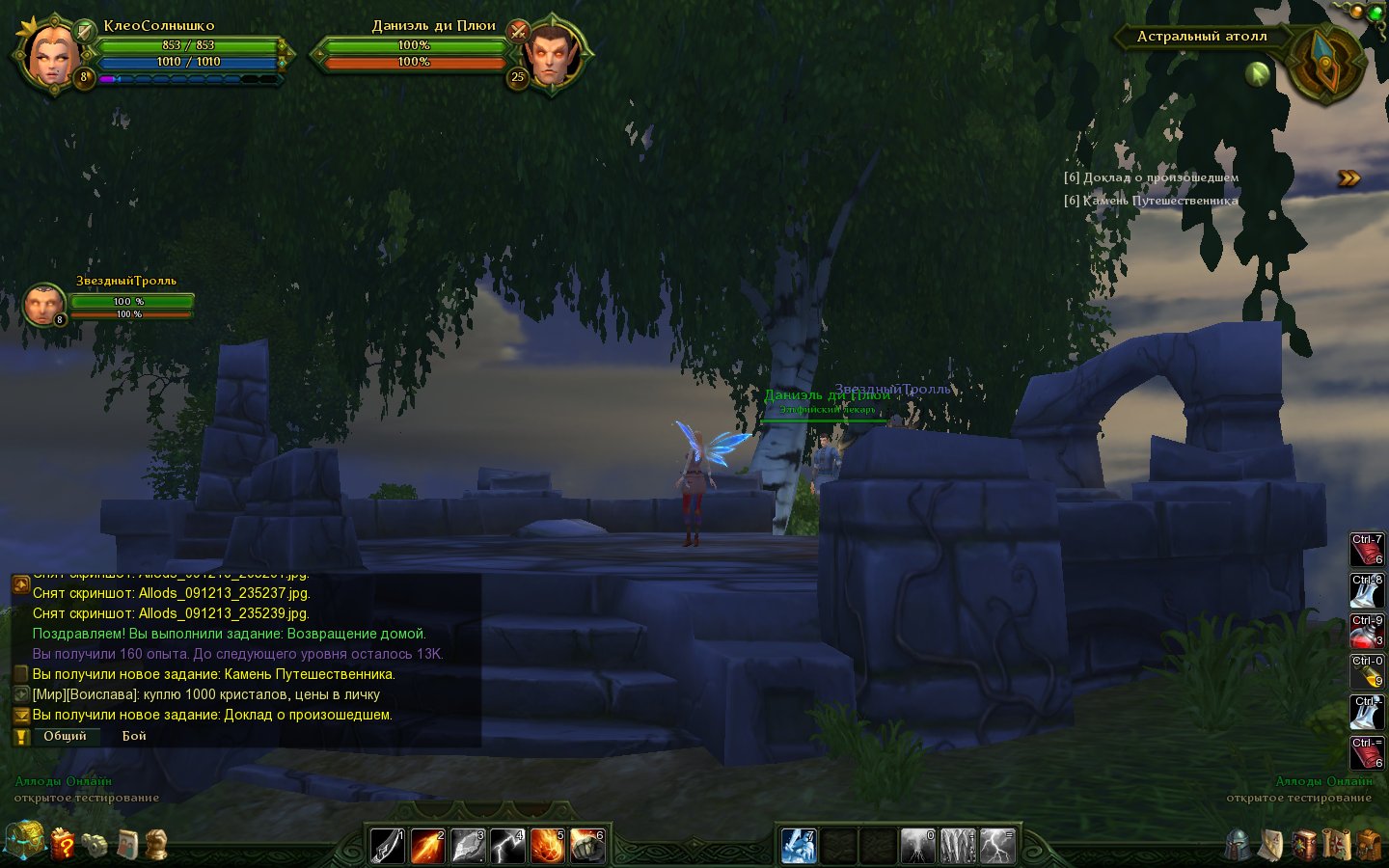Activate the flaming strike ability in slot 2

pyautogui.click(x=428, y=846)
